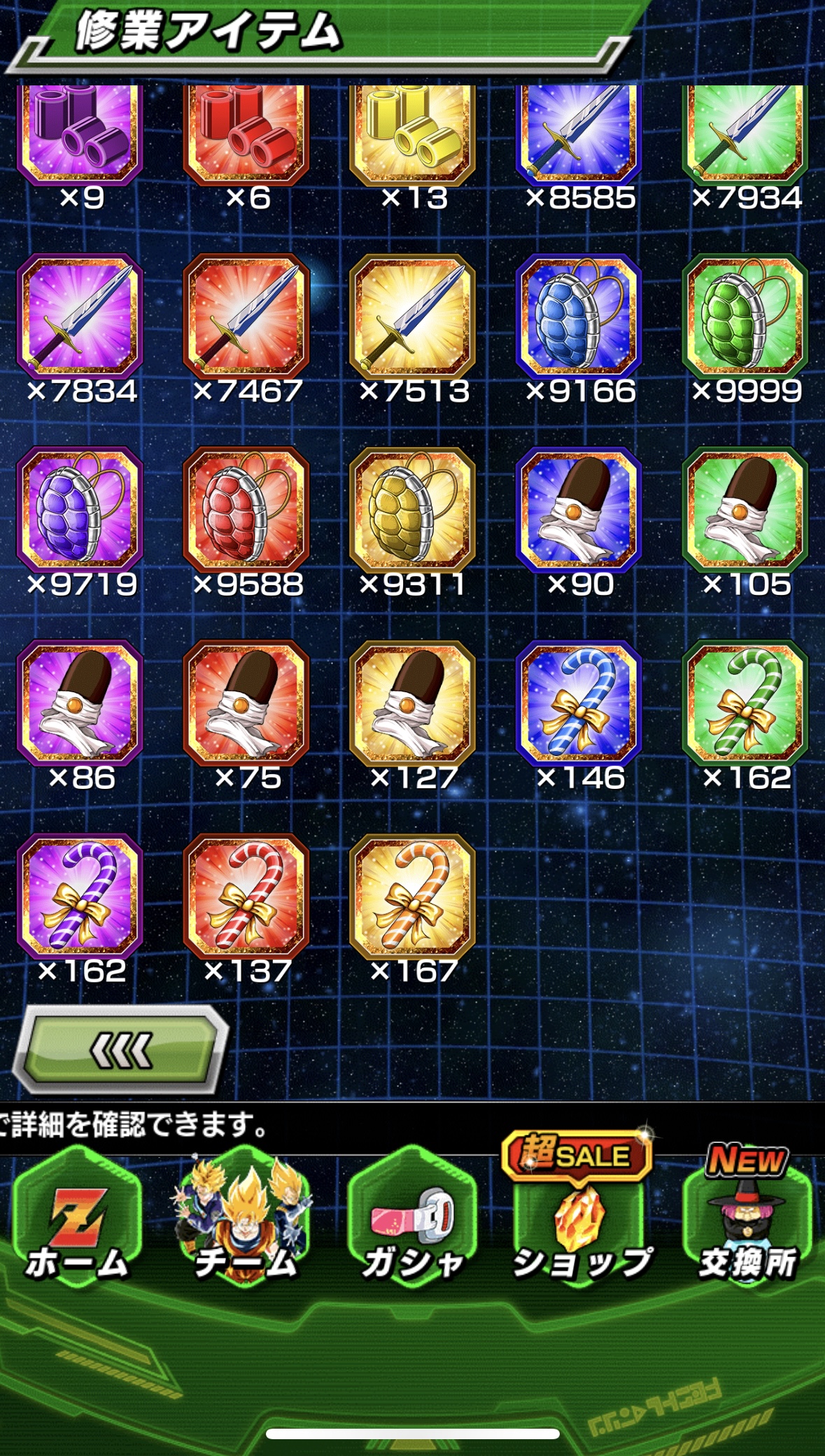
Task: Select the yellow turtle shell item
Action: coord(413,510)
